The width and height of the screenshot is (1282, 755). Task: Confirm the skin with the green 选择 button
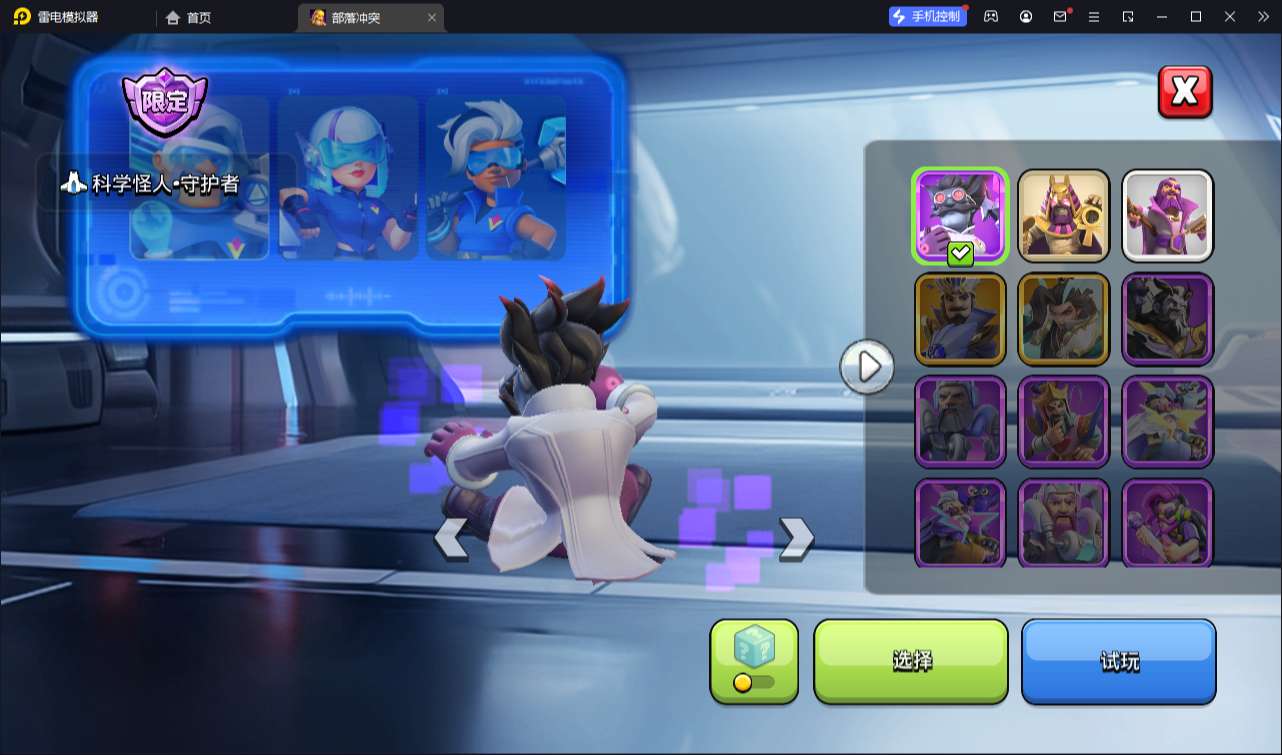911,661
